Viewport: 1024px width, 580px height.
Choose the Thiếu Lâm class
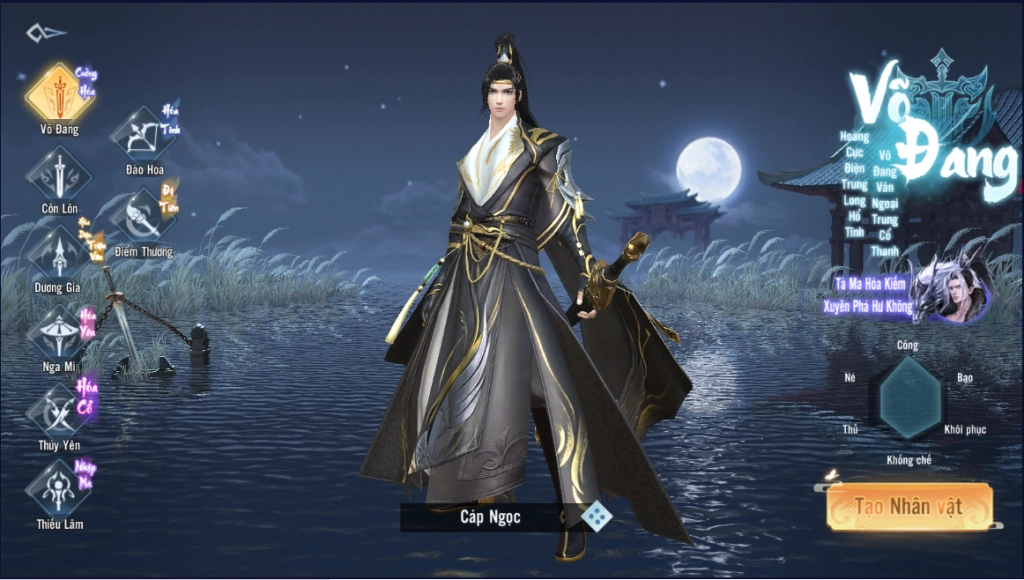pyautogui.click(x=59, y=489)
